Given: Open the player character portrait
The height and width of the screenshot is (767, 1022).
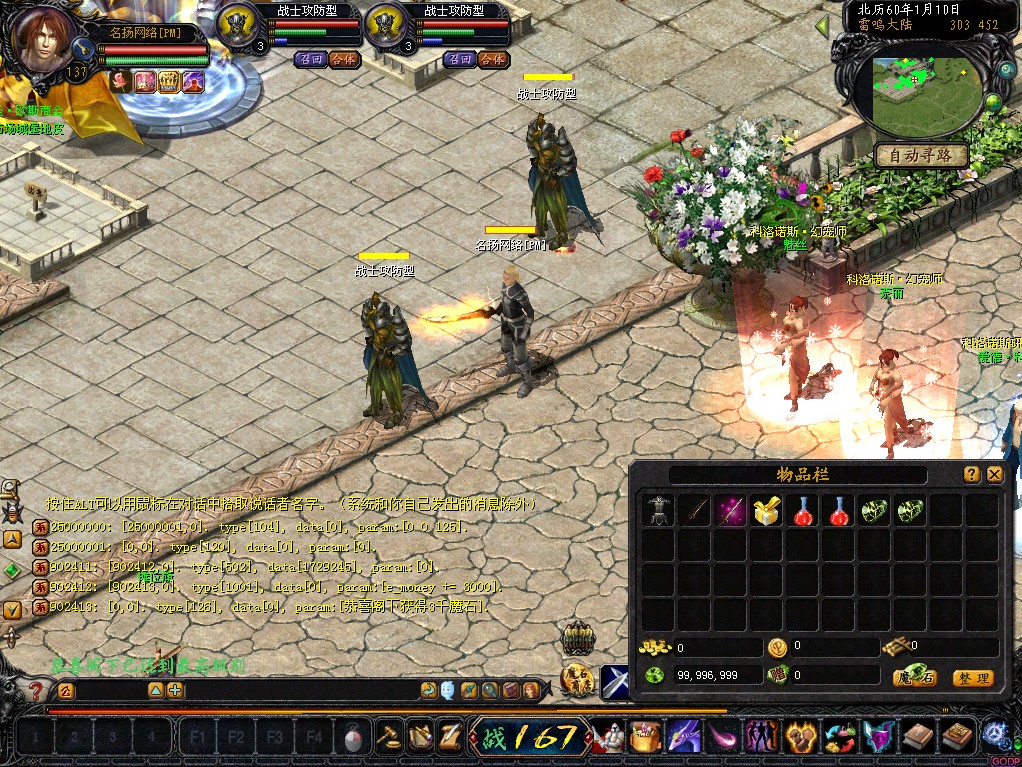Looking at the screenshot, I should [44, 40].
